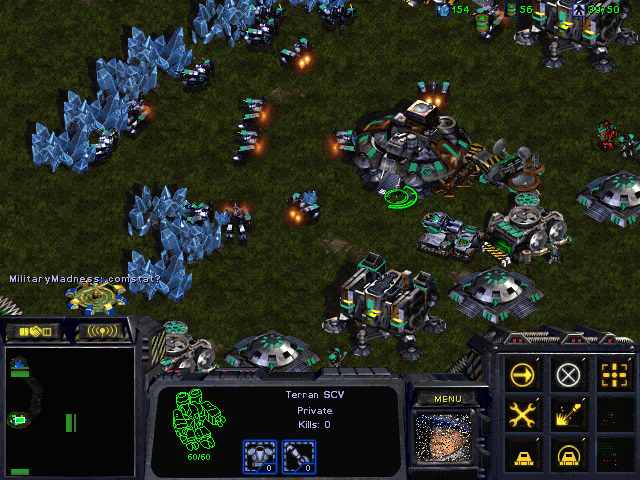The width and height of the screenshot is (640, 480).
Task: Open the game MENU
Action: click(447, 398)
